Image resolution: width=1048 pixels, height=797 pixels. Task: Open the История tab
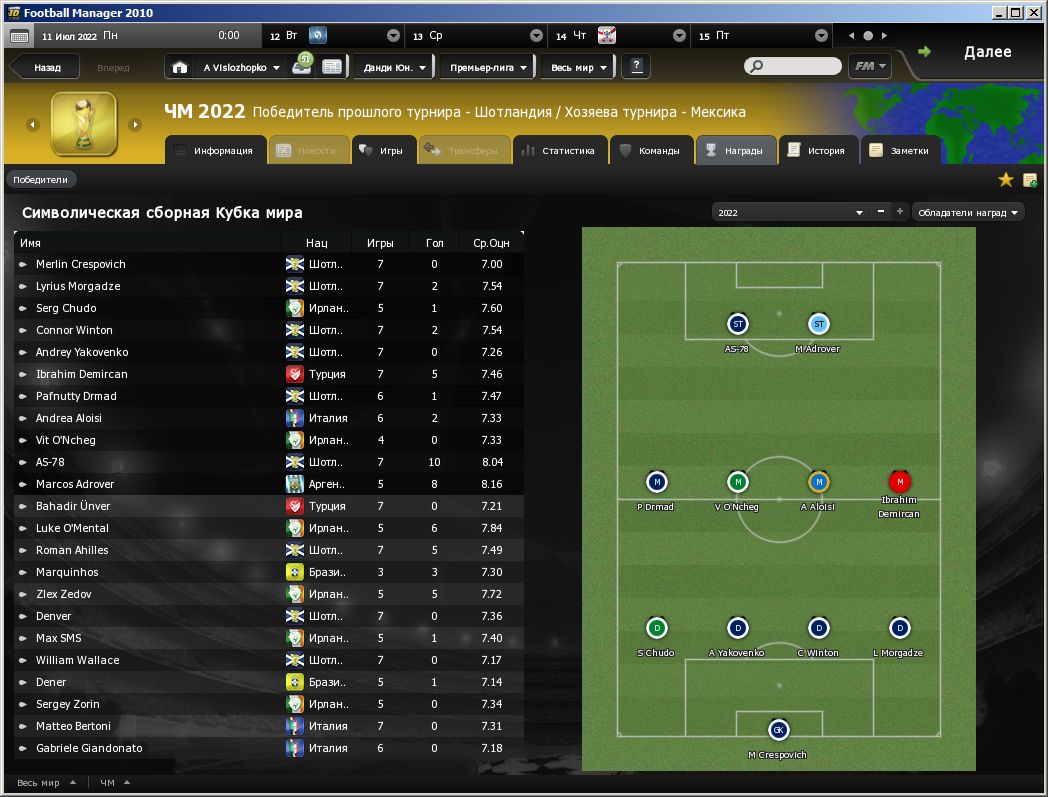click(817, 151)
